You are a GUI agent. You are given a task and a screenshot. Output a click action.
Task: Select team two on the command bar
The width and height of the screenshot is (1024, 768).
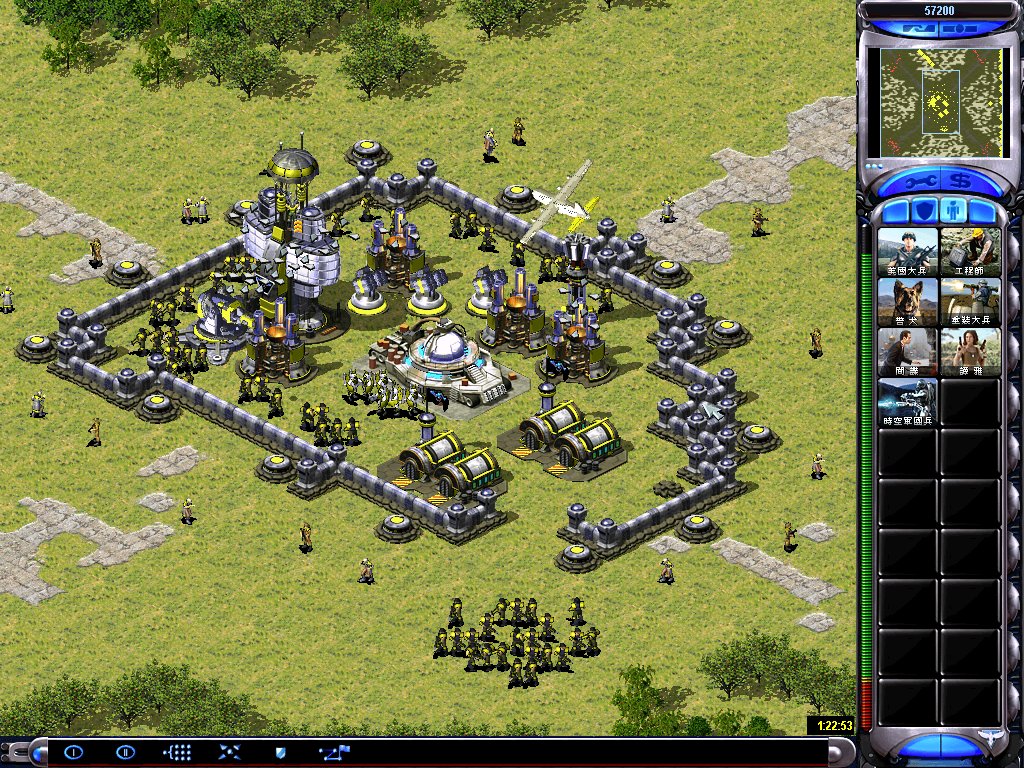tap(125, 752)
